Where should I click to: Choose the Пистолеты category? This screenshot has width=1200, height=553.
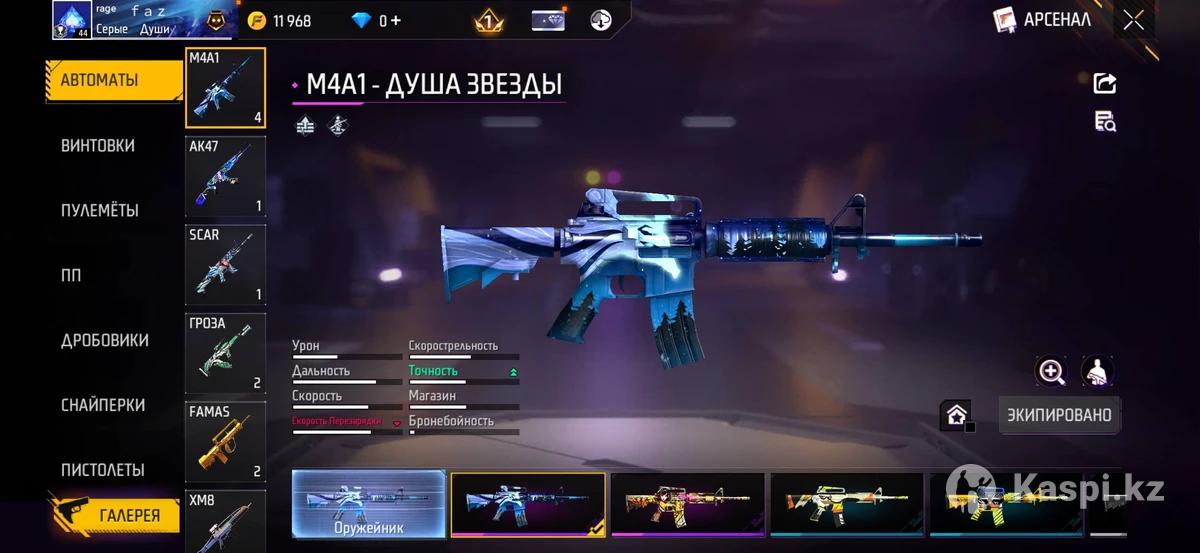103,469
